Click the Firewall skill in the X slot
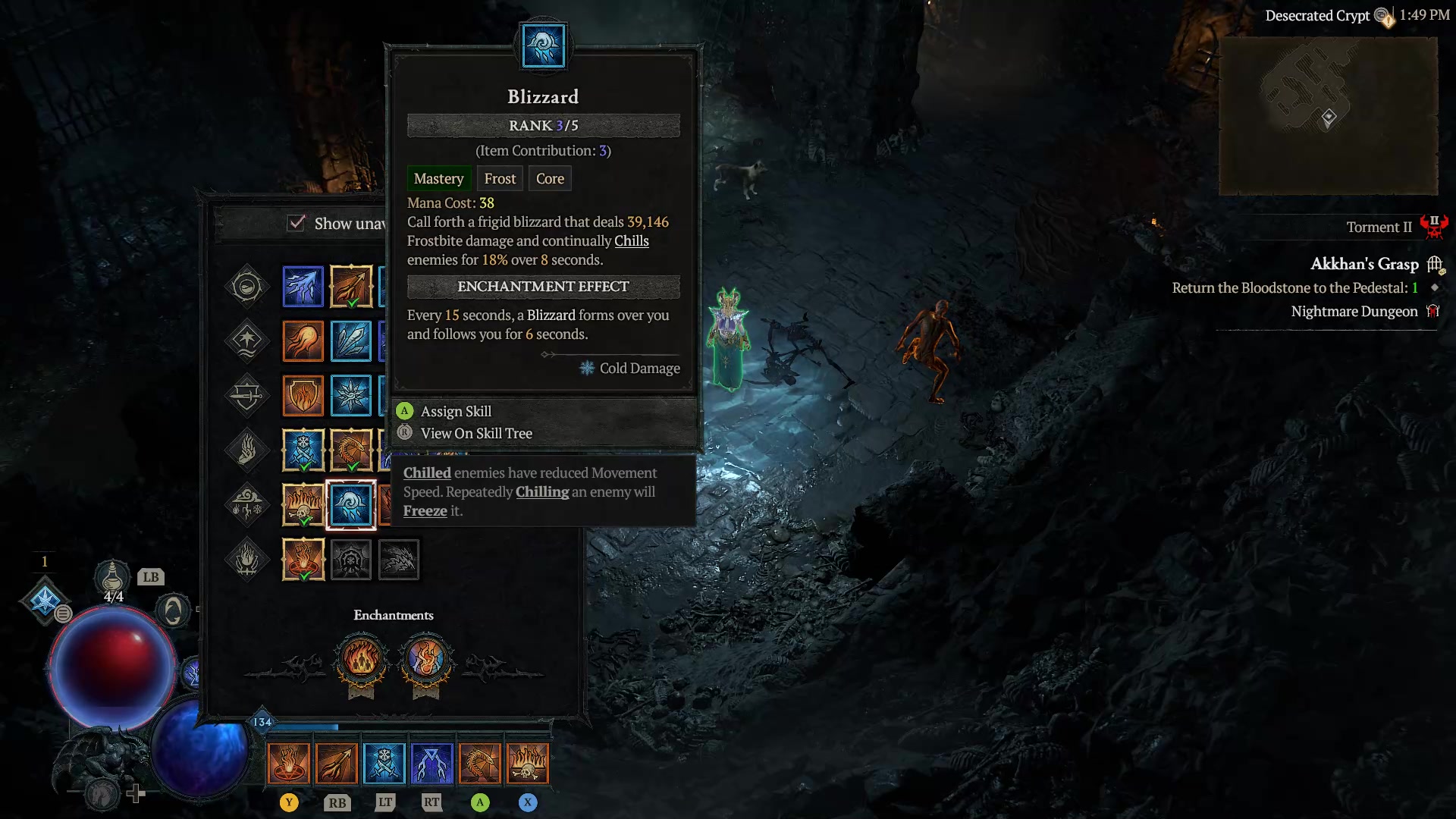The image size is (1456, 819). (x=529, y=762)
